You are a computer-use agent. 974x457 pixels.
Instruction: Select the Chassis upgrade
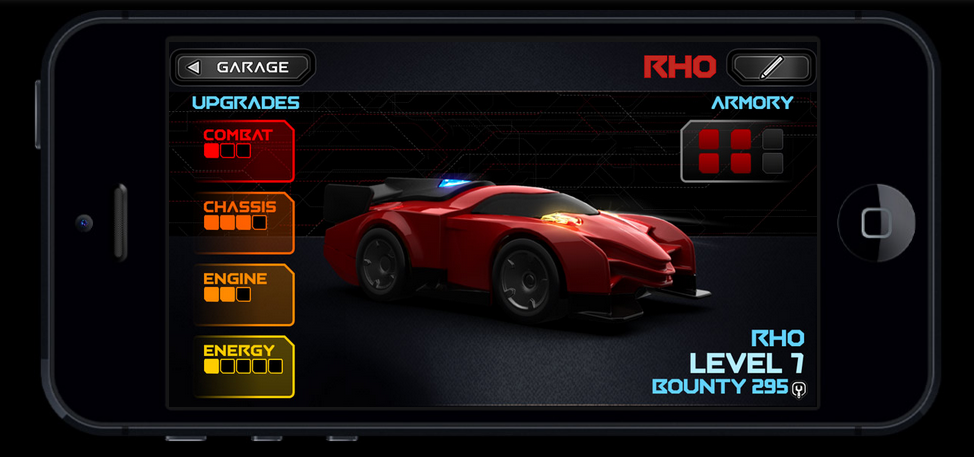point(245,223)
